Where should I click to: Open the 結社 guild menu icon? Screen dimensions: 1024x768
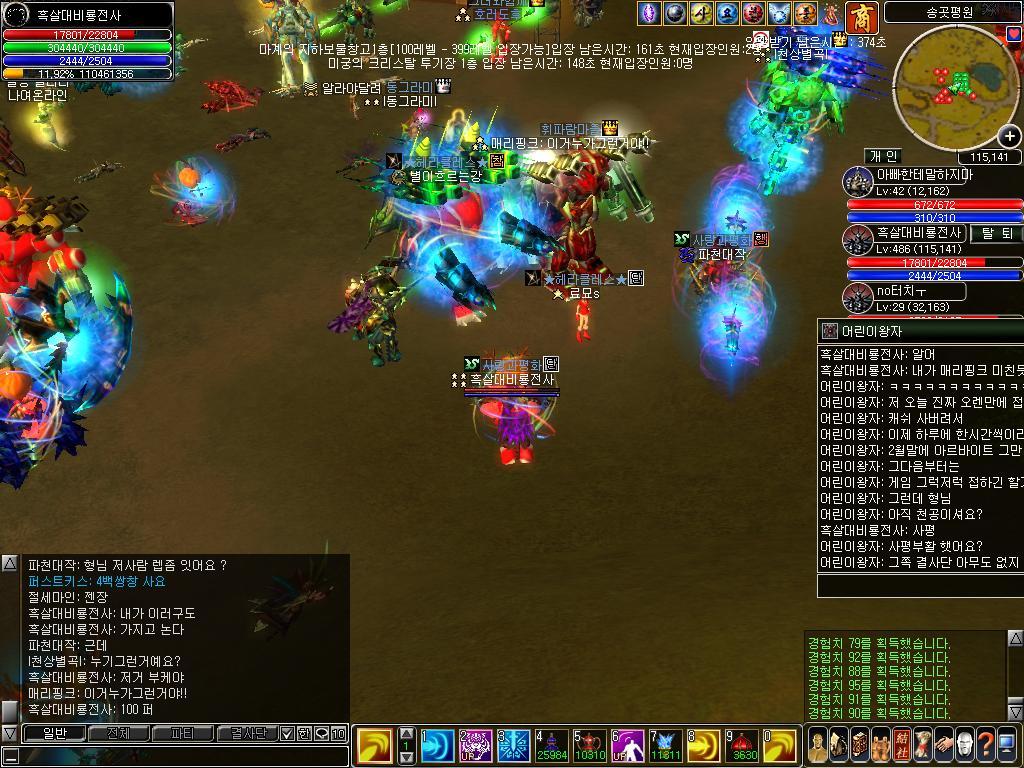901,745
